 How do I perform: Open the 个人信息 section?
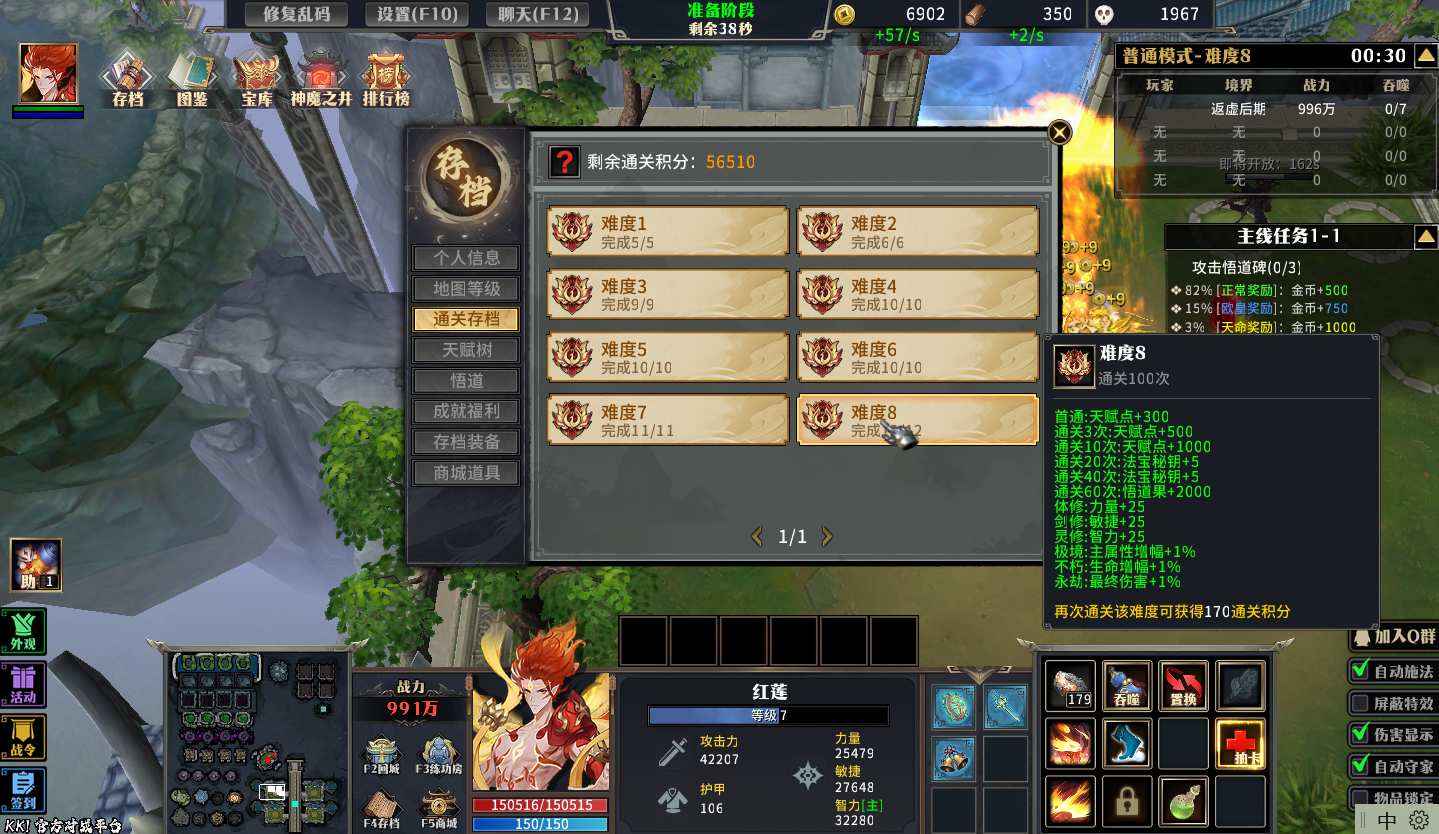tap(466, 258)
